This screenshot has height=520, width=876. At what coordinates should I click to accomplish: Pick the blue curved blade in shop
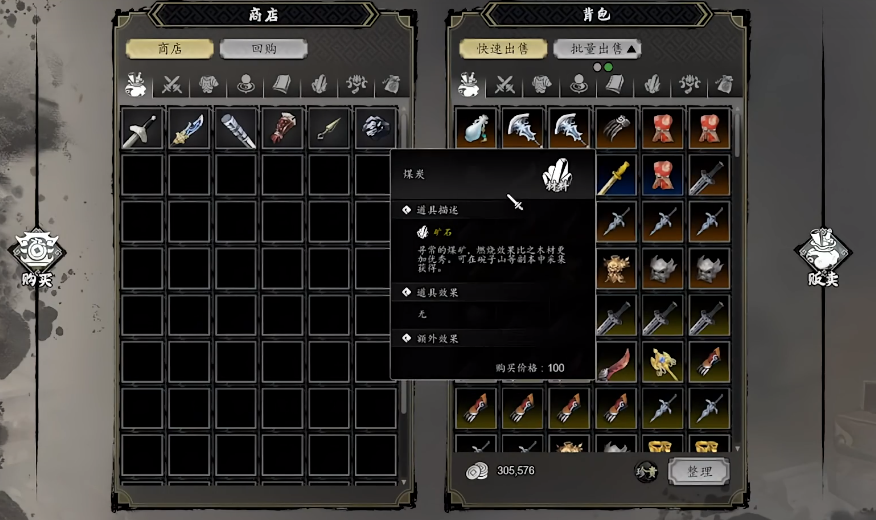click(188, 129)
